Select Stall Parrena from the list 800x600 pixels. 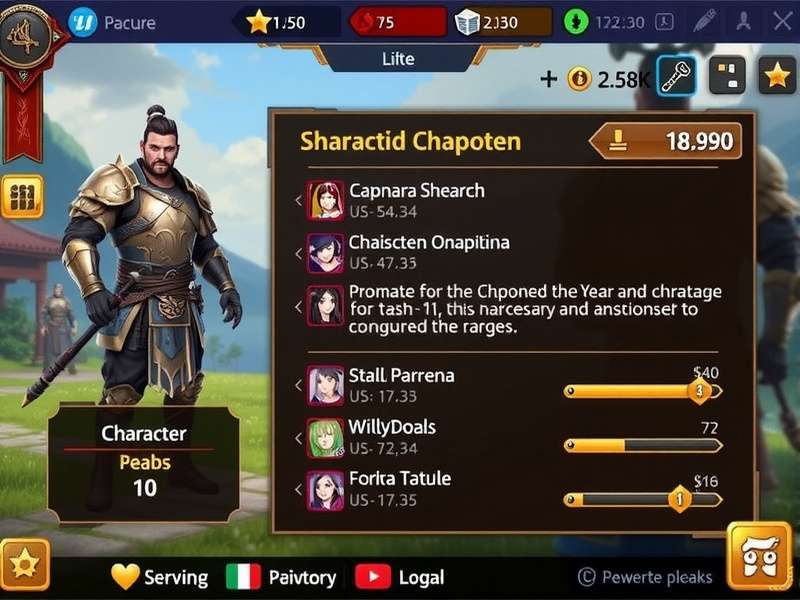point(400,385)
